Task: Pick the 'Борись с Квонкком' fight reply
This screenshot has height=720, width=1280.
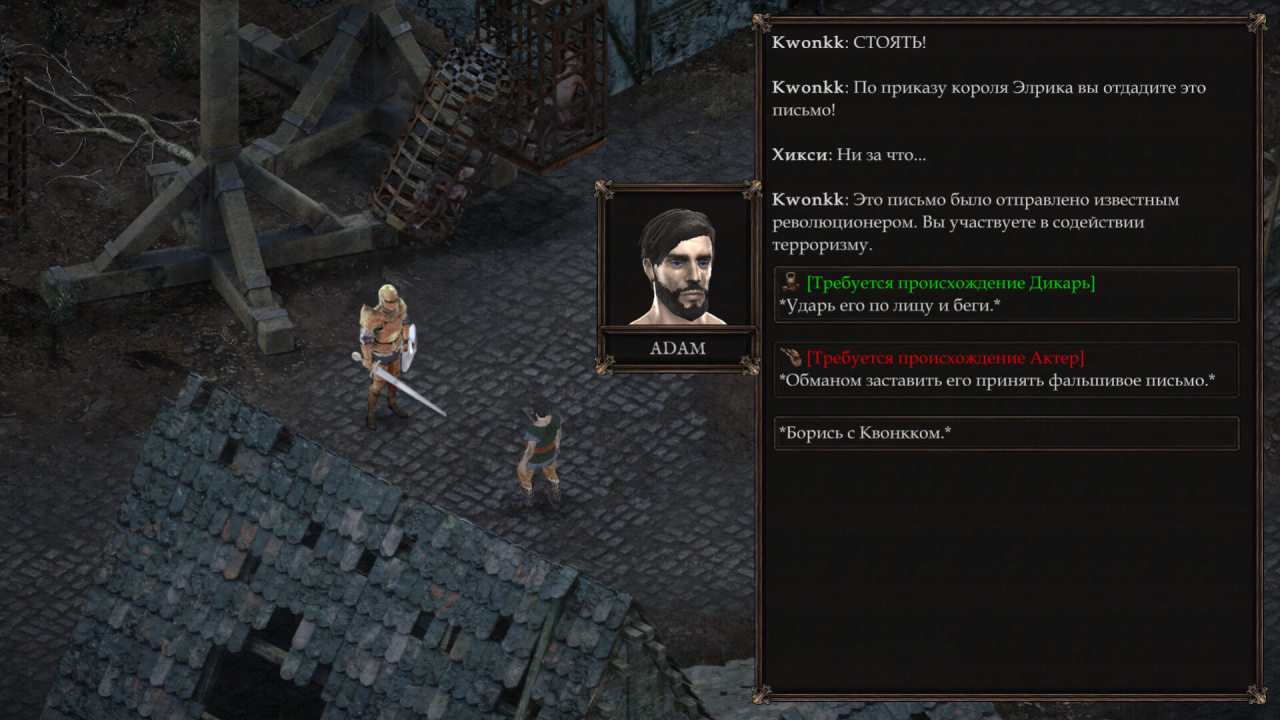Action: click(x=1006, y=433)
